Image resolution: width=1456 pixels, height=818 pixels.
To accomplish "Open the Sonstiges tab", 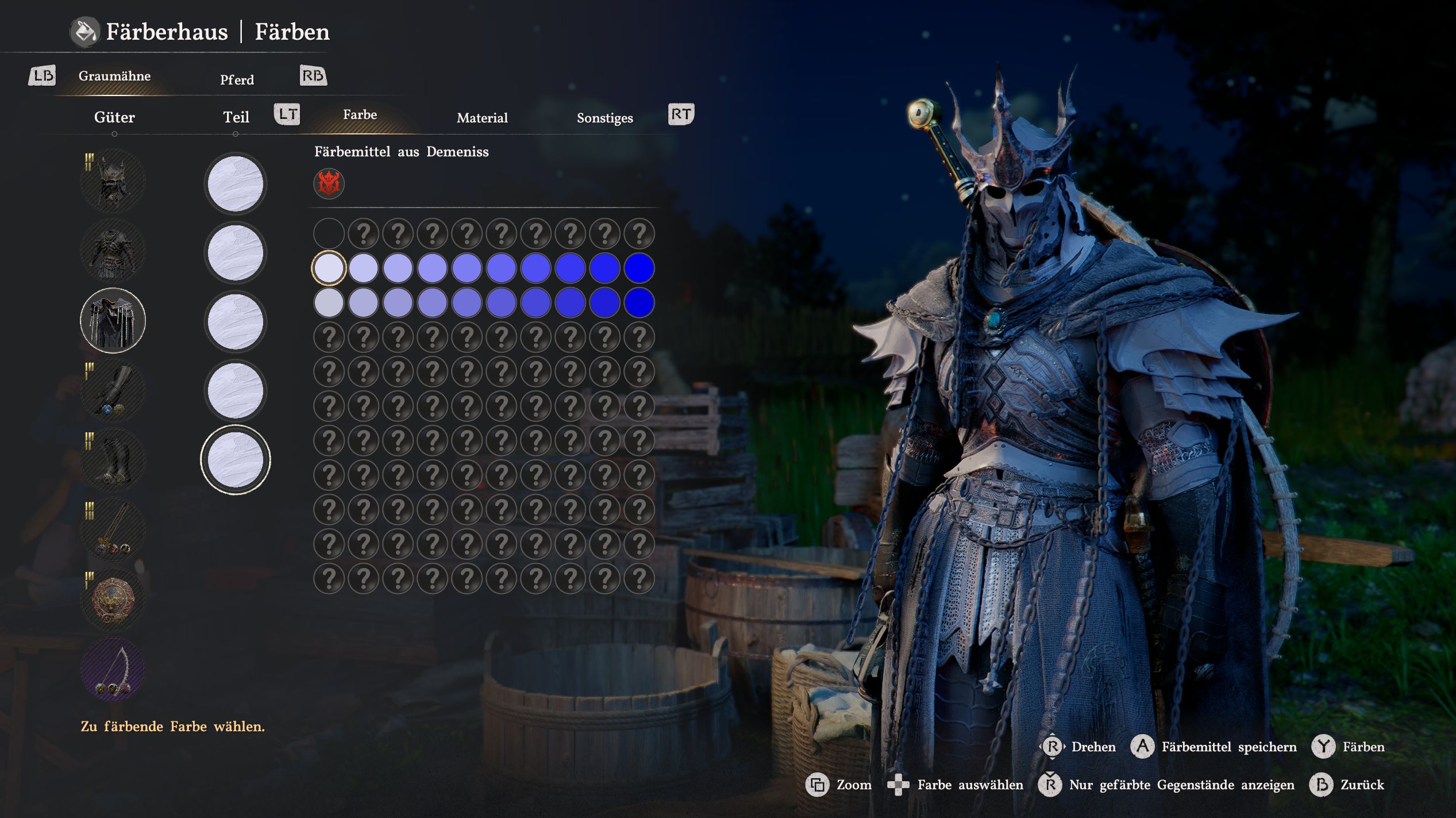I will (x=604, y=118).
